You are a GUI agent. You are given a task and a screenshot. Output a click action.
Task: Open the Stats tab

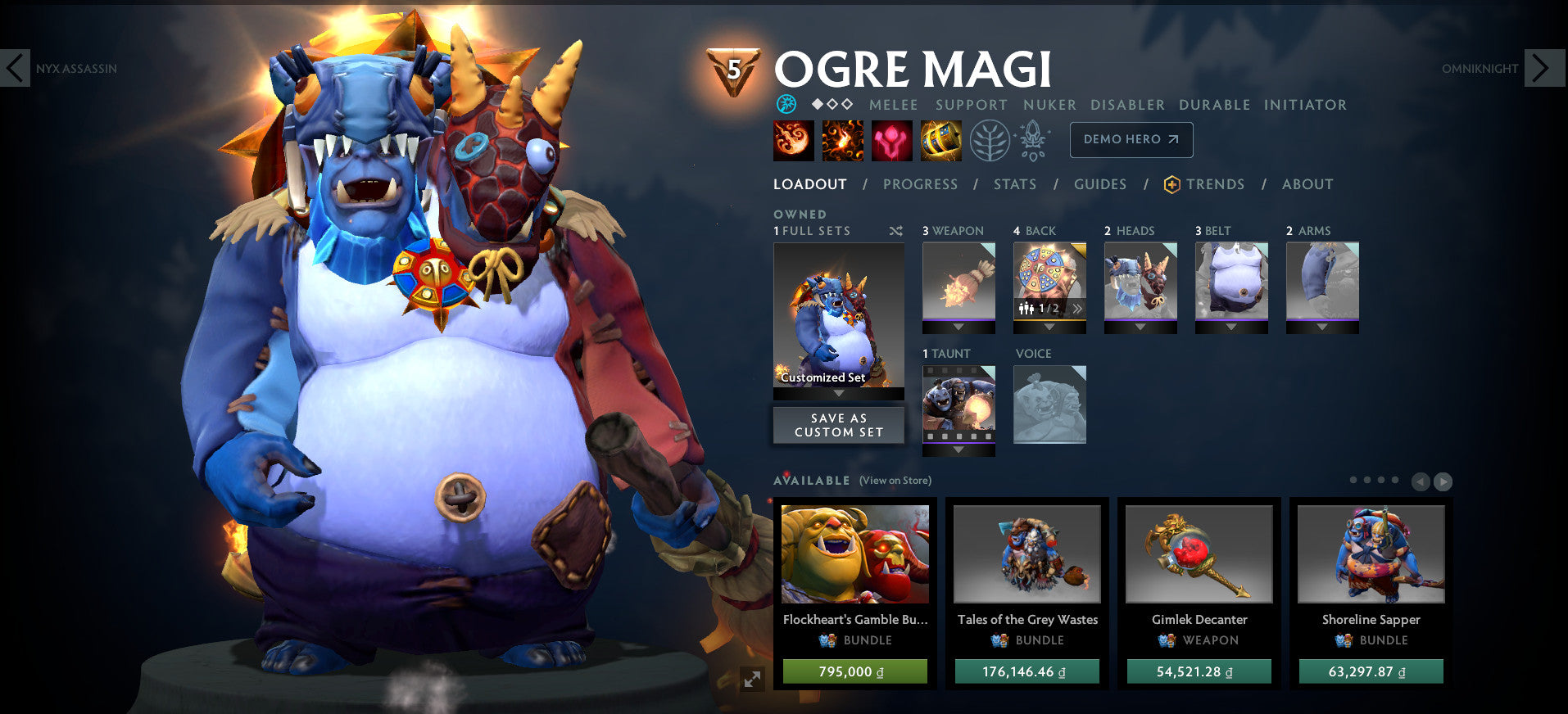[1015, 185]
